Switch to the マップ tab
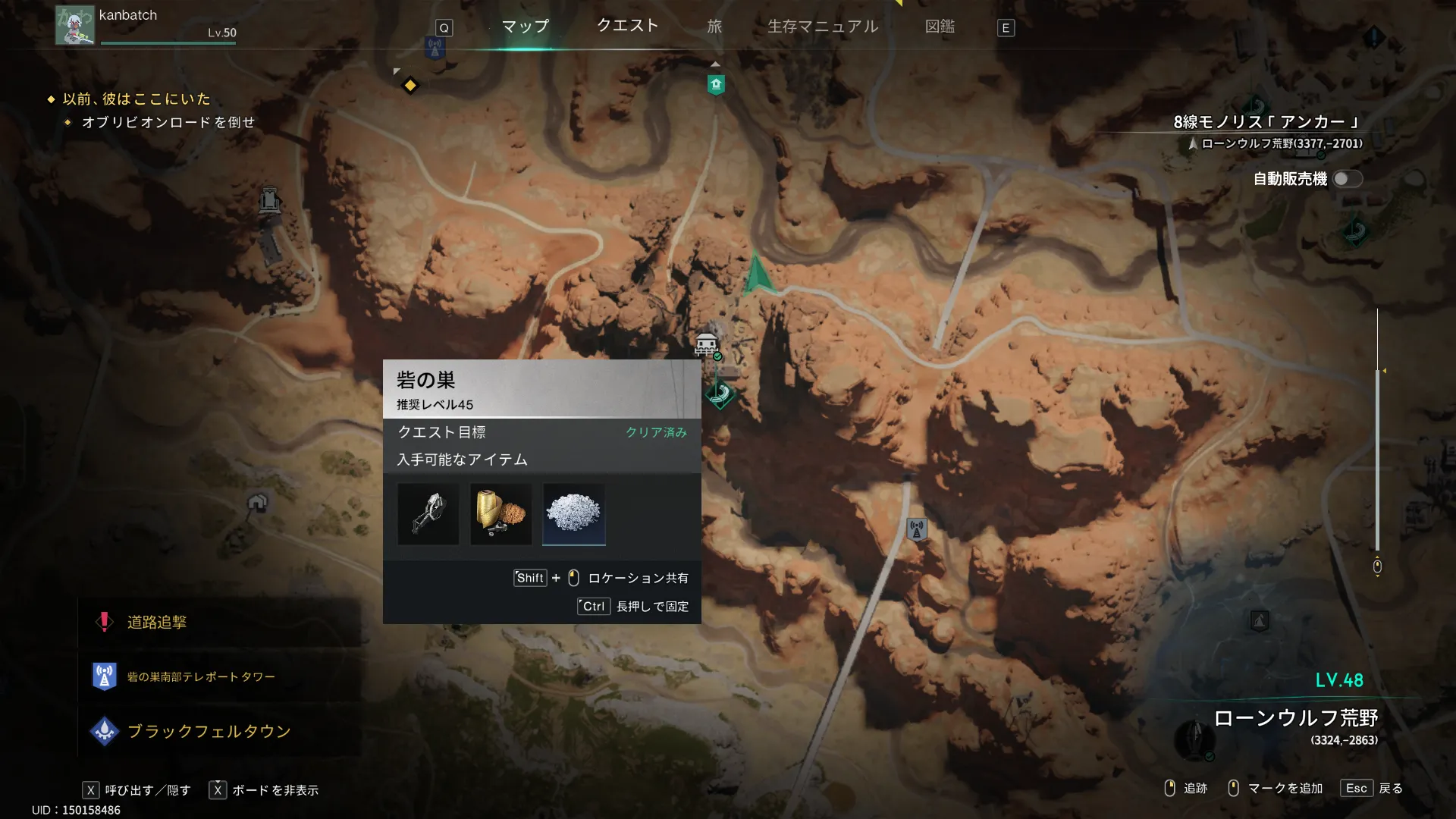Image resolution: width=1456 pixels, height=819 pixels. click(x=525, y=27)
